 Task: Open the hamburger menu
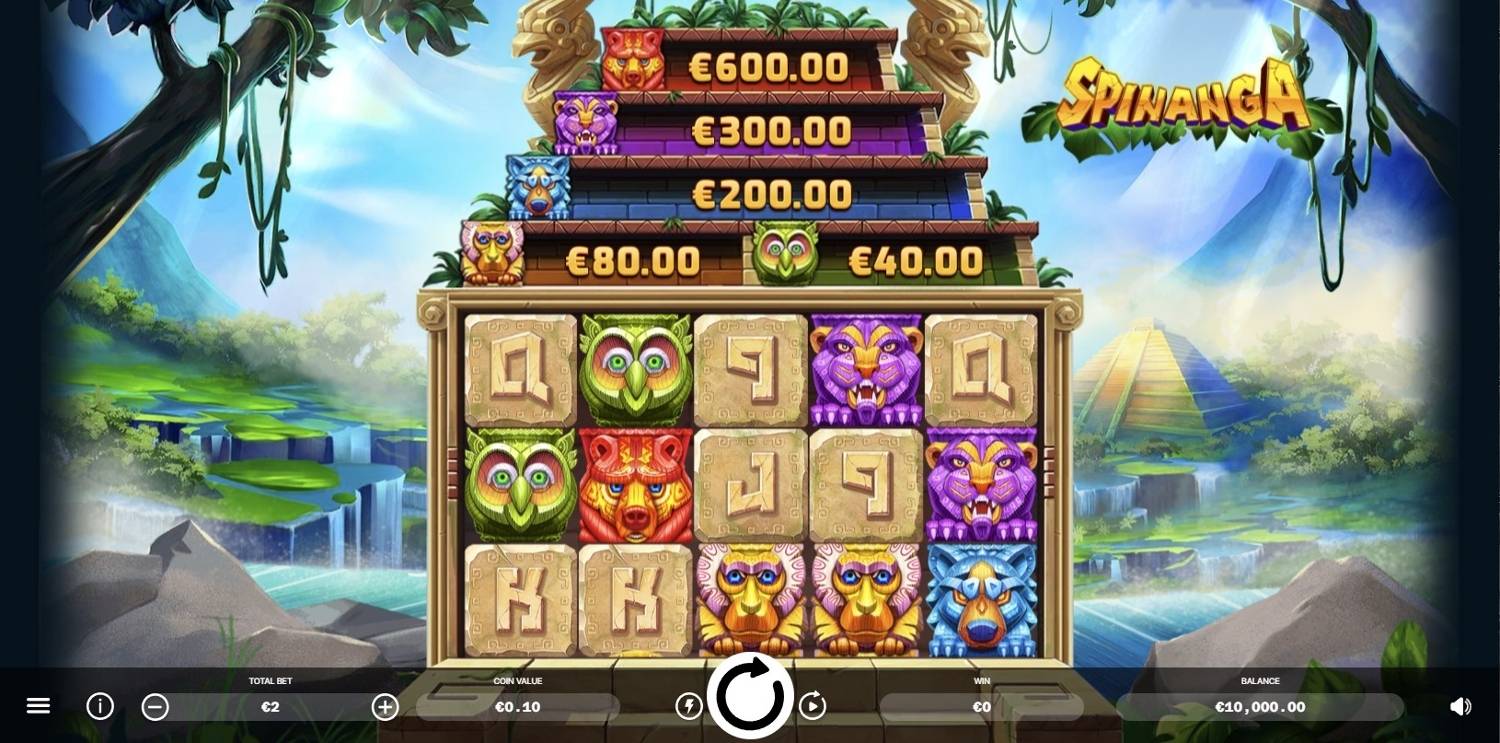(38, 706)
